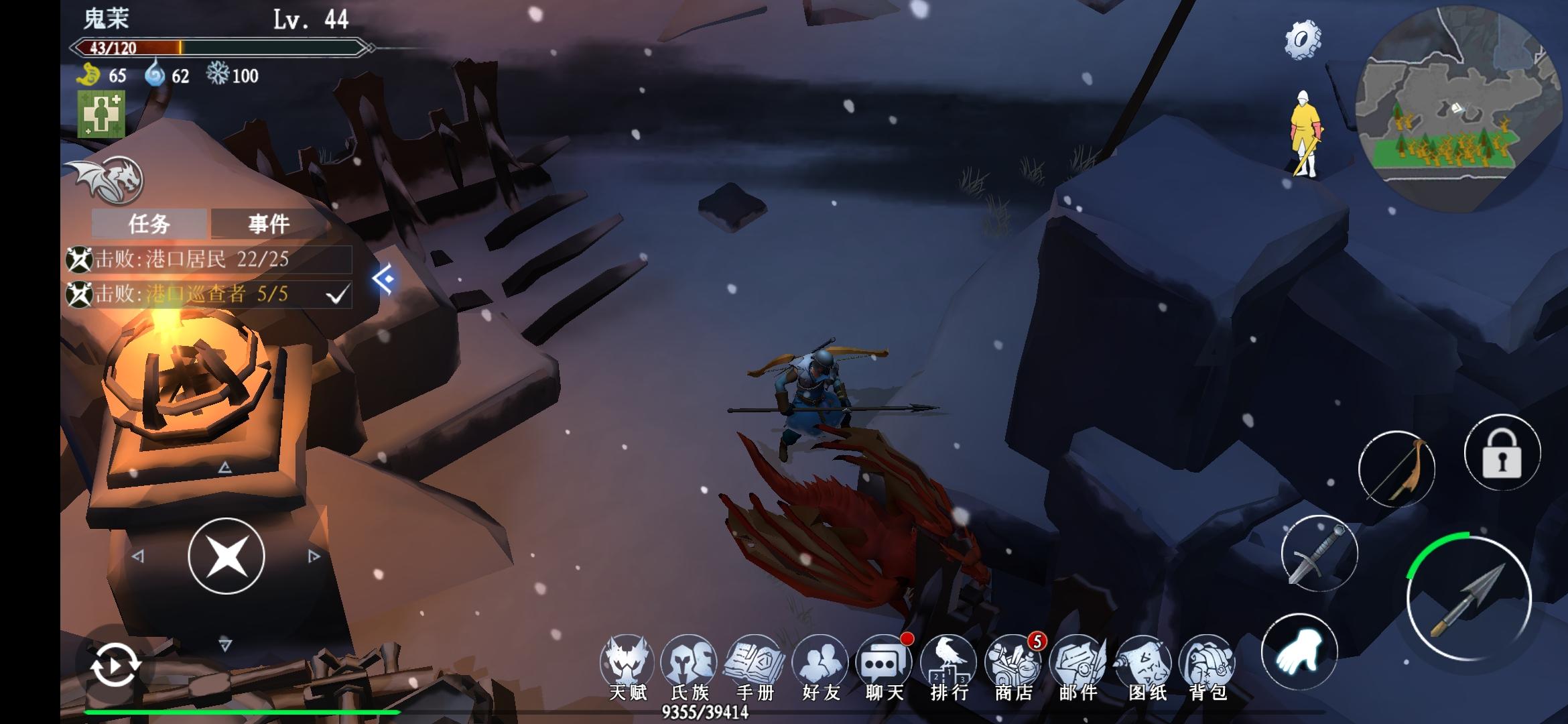
Task: Switch to the 事件 events tab
Action: click(x=269, y=223)
